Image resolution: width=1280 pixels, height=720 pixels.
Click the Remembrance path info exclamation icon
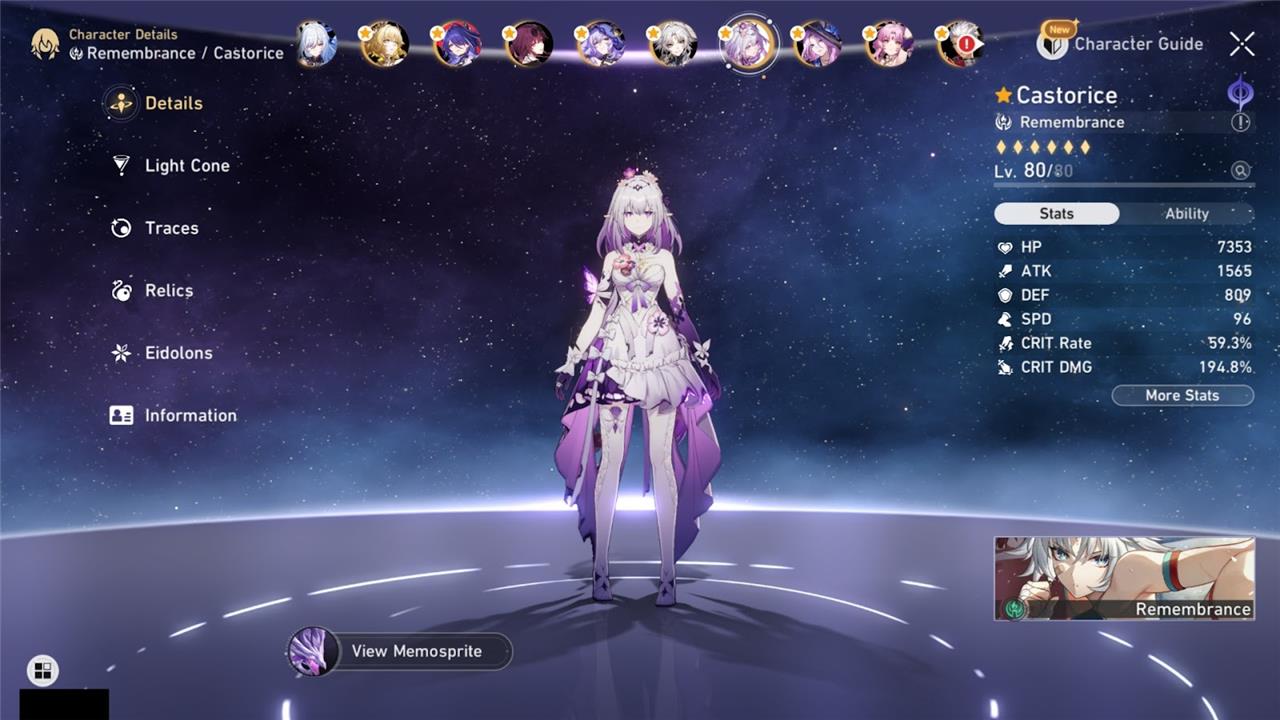pos(1240,122)
